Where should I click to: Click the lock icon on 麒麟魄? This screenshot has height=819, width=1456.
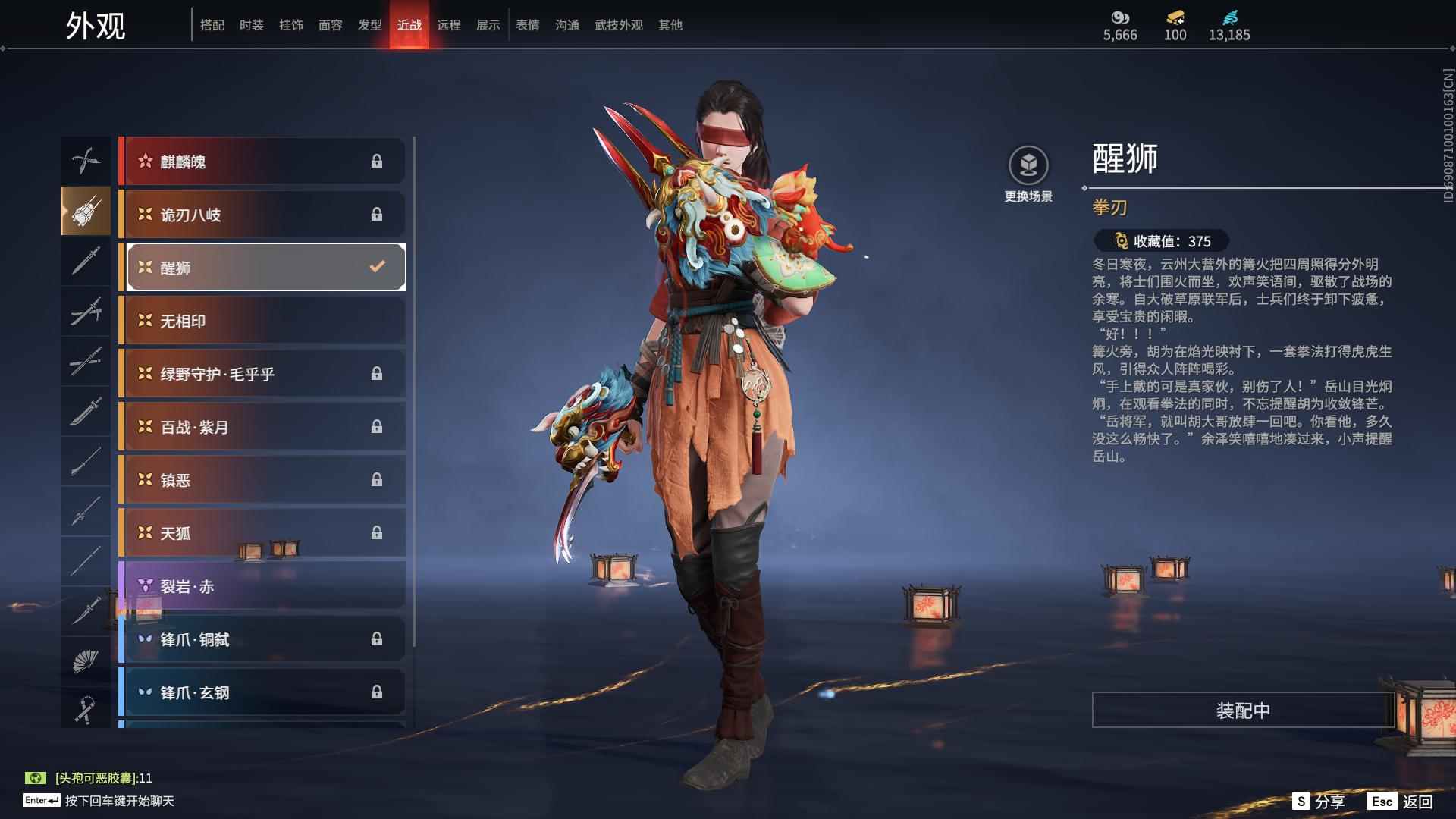pos(377,161)
